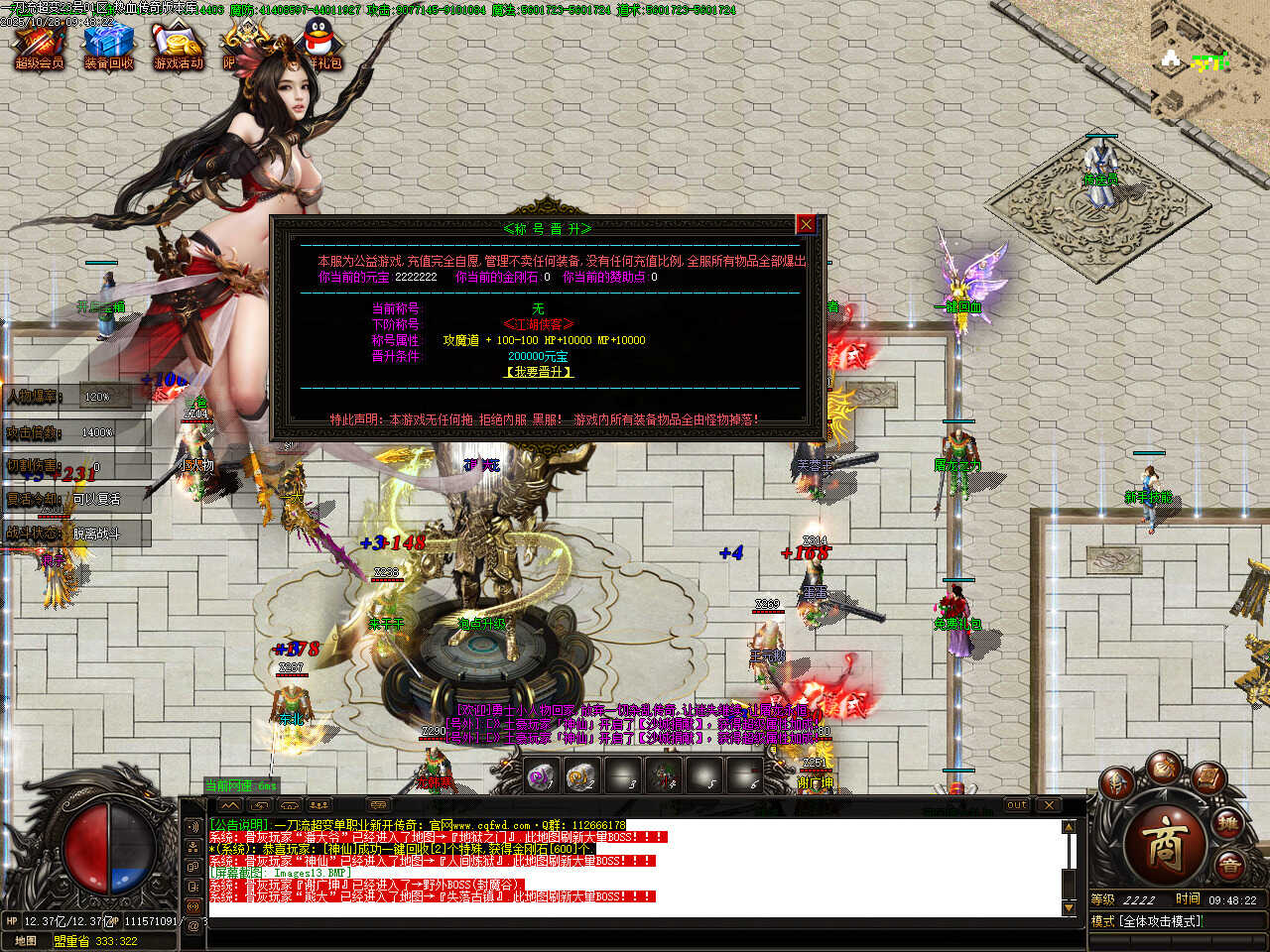1270x952 pixels.
Task: Select hotbar slot 4 character item
Action: pos(663,776)
